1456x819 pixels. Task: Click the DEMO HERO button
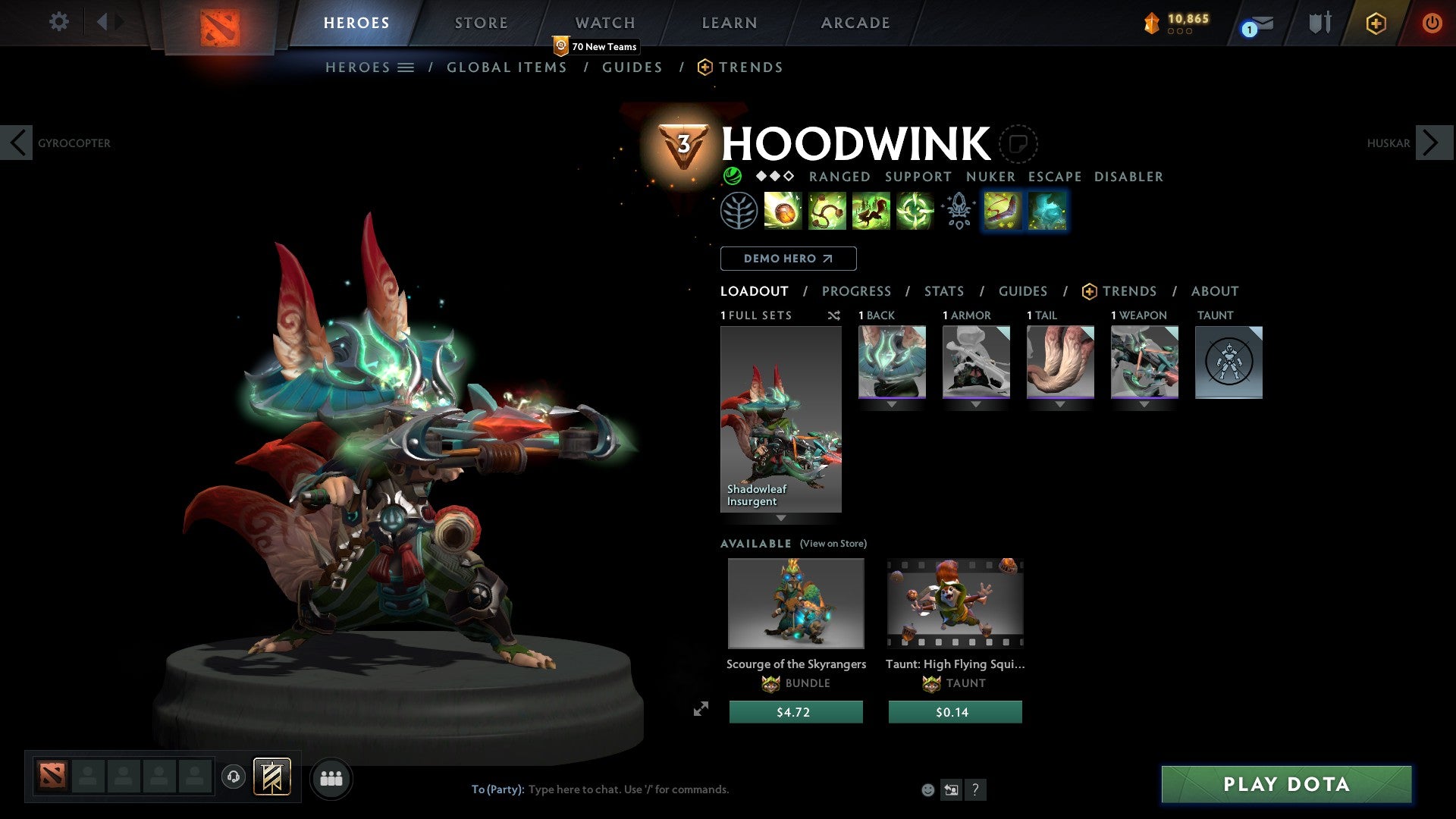(789, 259)
